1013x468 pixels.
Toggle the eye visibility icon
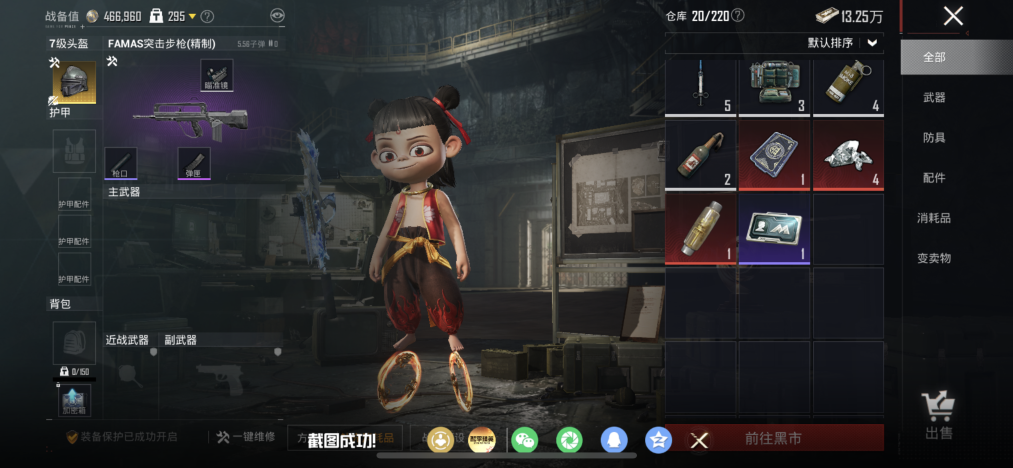point(277,16)
